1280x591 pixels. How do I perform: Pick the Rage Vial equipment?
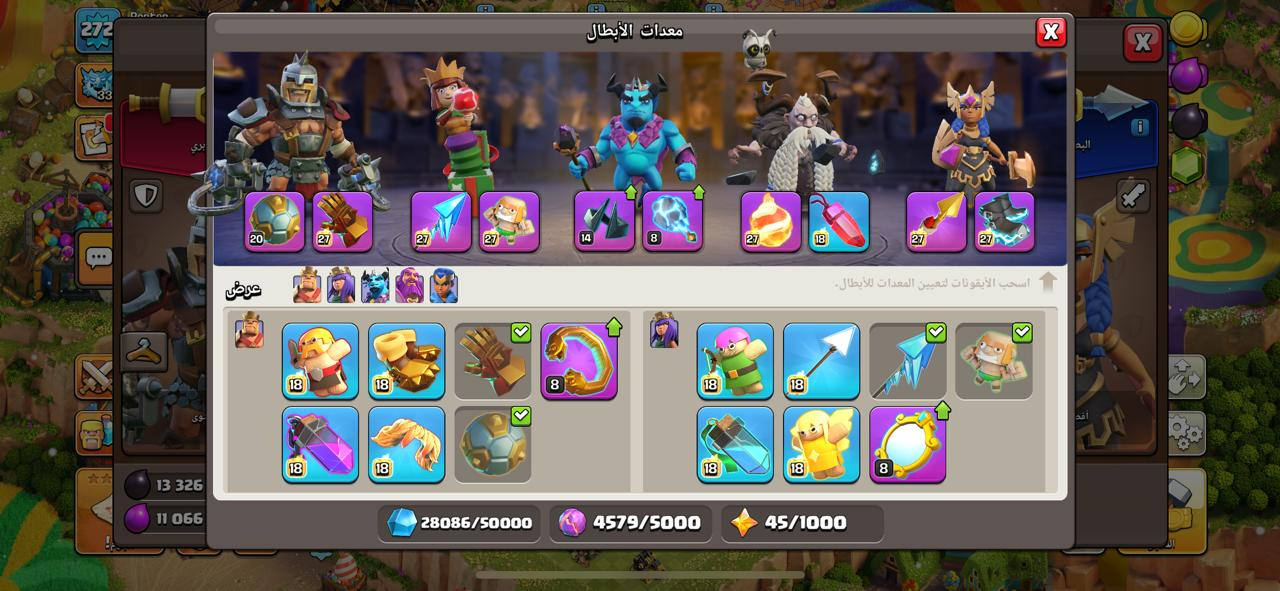[320, 444]
